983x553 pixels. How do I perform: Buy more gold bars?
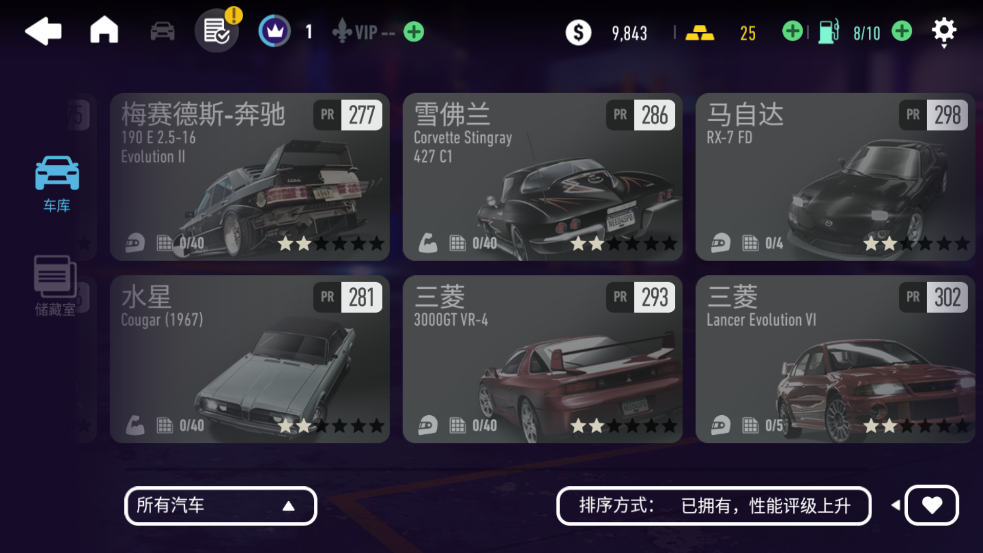point(792,32)
